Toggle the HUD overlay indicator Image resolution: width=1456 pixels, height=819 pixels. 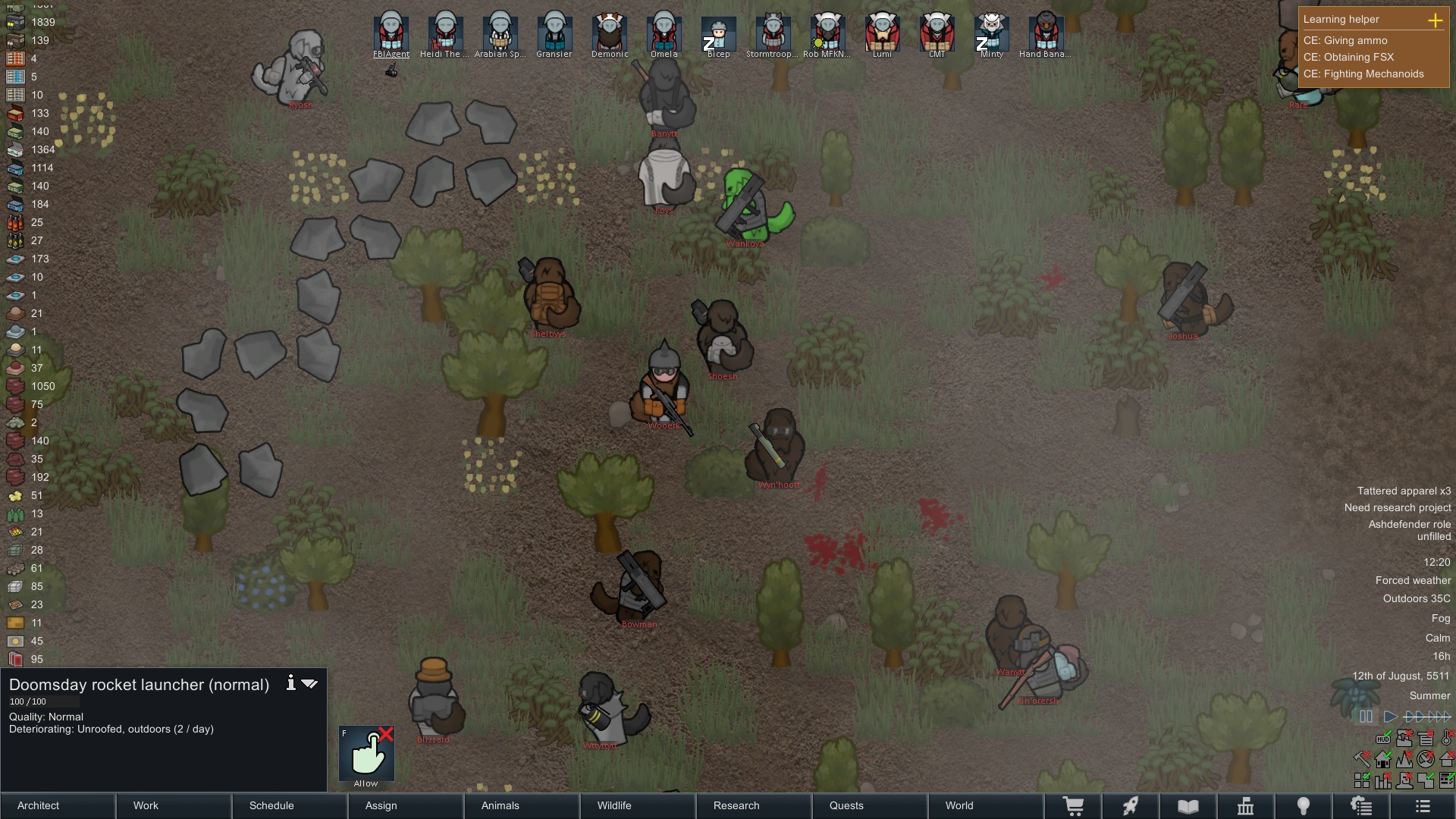tap(1383, 739)
